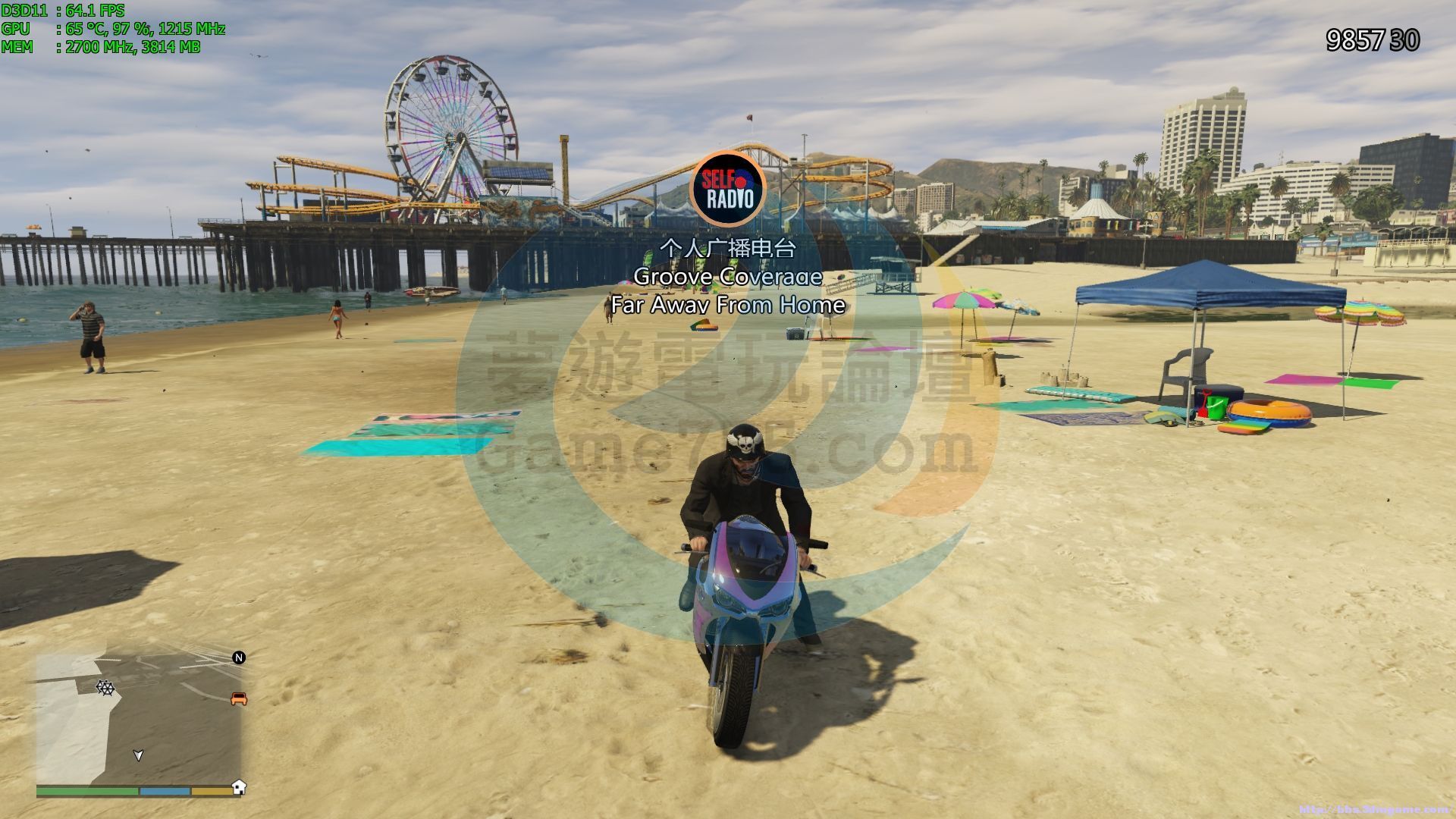1456x819 pixels.
Task: Click the white player arrow on minimap
Action: pos(138,755)
